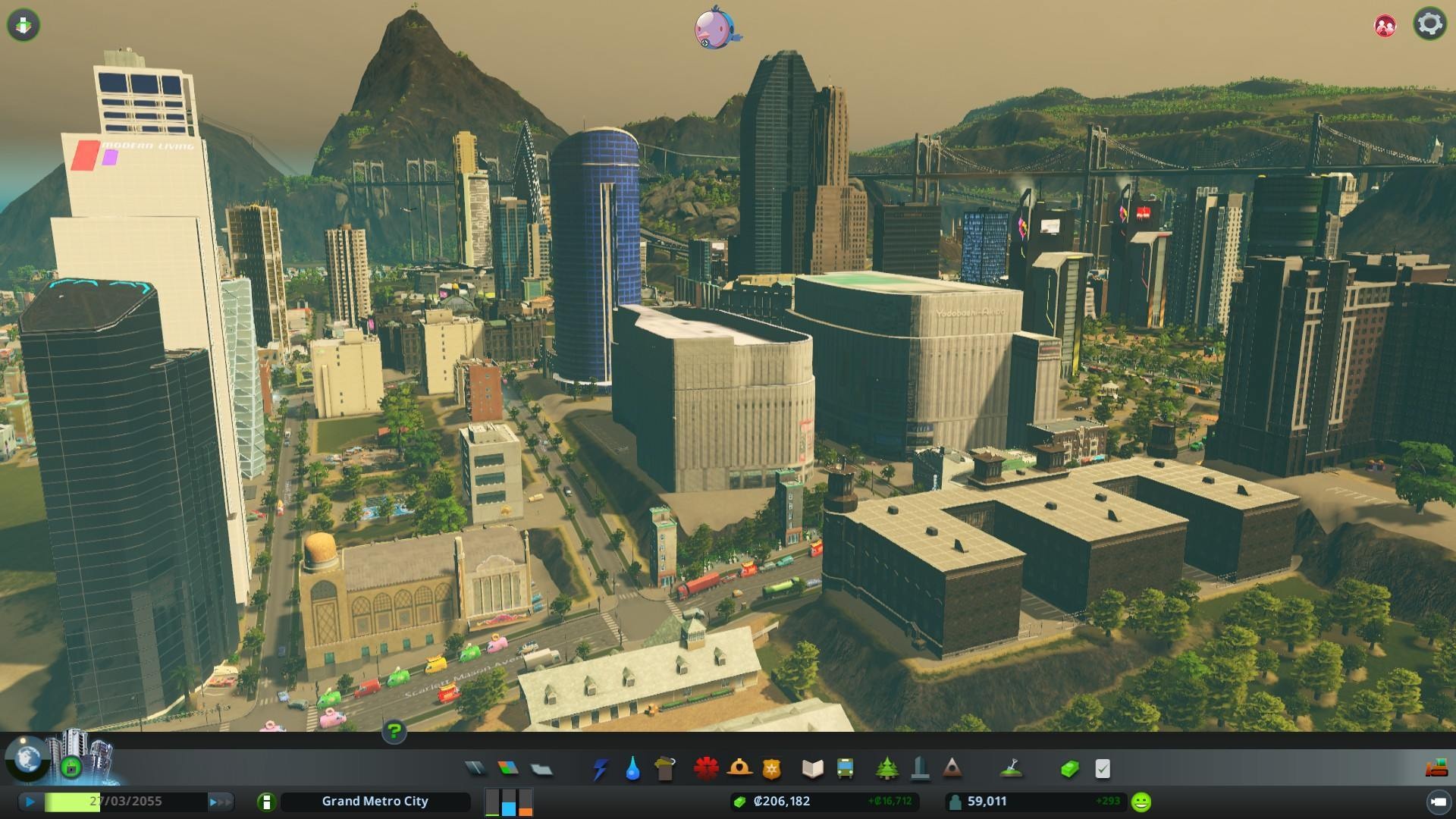Open the Economy money panel

[1069, 769]
